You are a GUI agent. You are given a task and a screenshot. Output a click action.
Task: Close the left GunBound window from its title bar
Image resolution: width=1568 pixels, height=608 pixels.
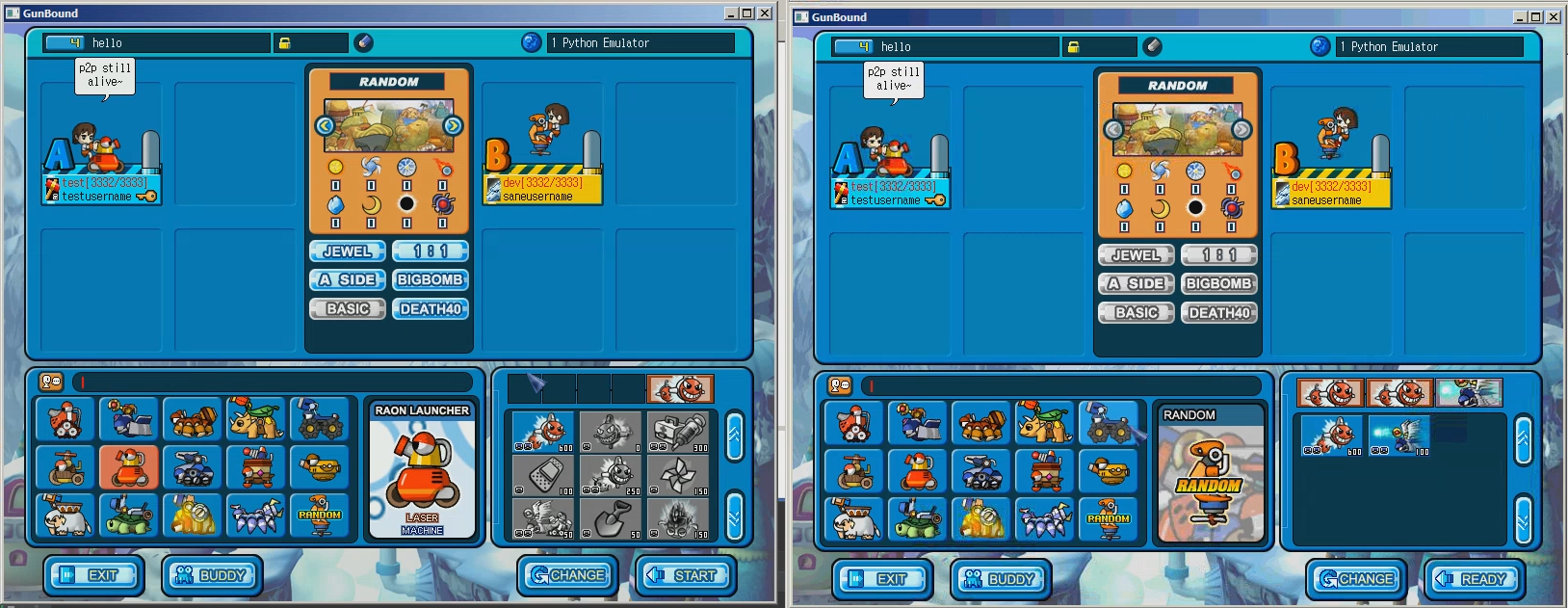click(765, 13)
